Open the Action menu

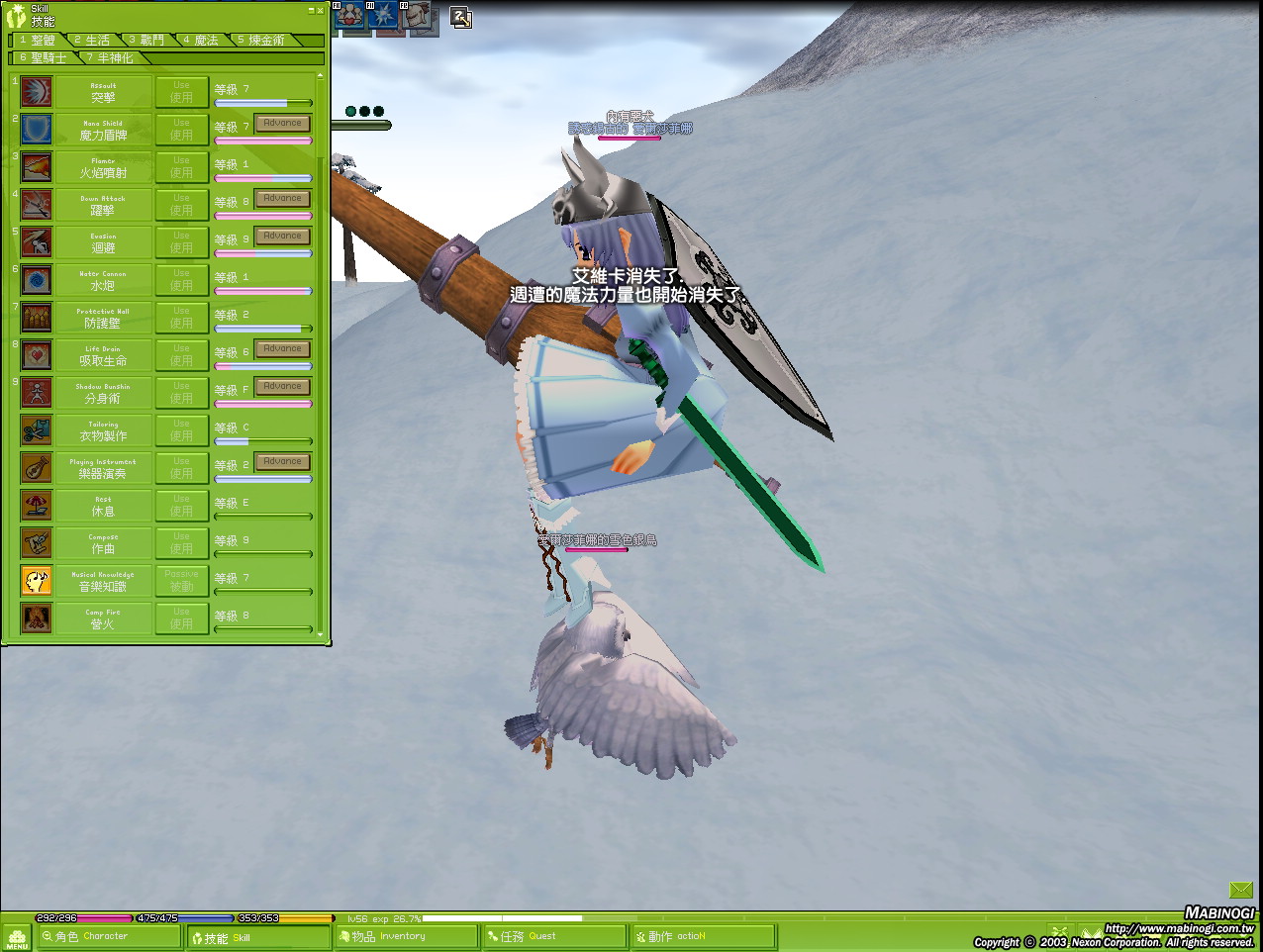coord(703,936)
